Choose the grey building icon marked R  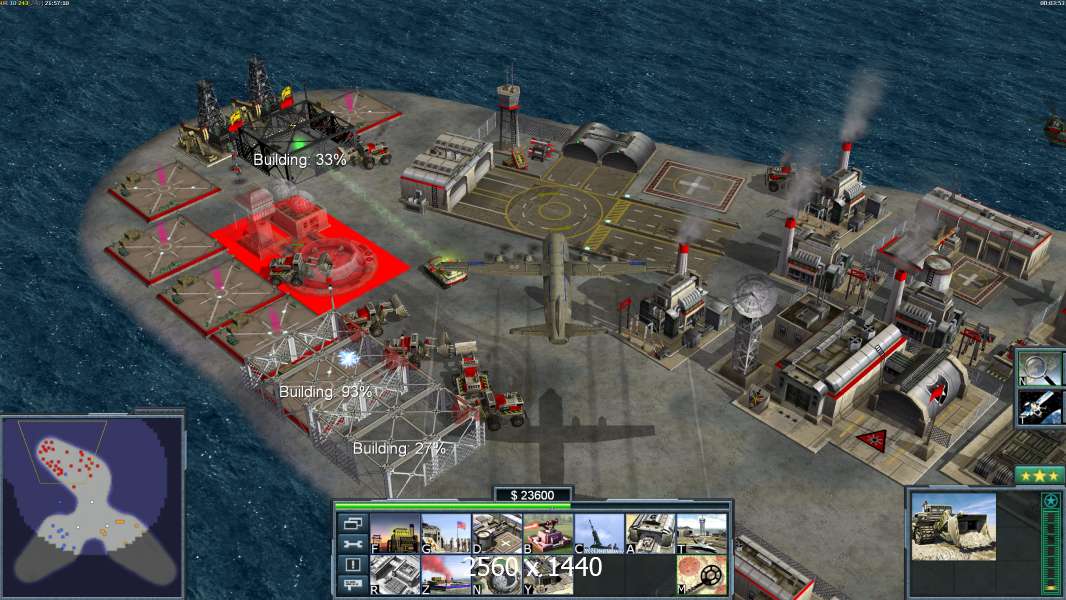pyautogui.click(x=394, y=574)
